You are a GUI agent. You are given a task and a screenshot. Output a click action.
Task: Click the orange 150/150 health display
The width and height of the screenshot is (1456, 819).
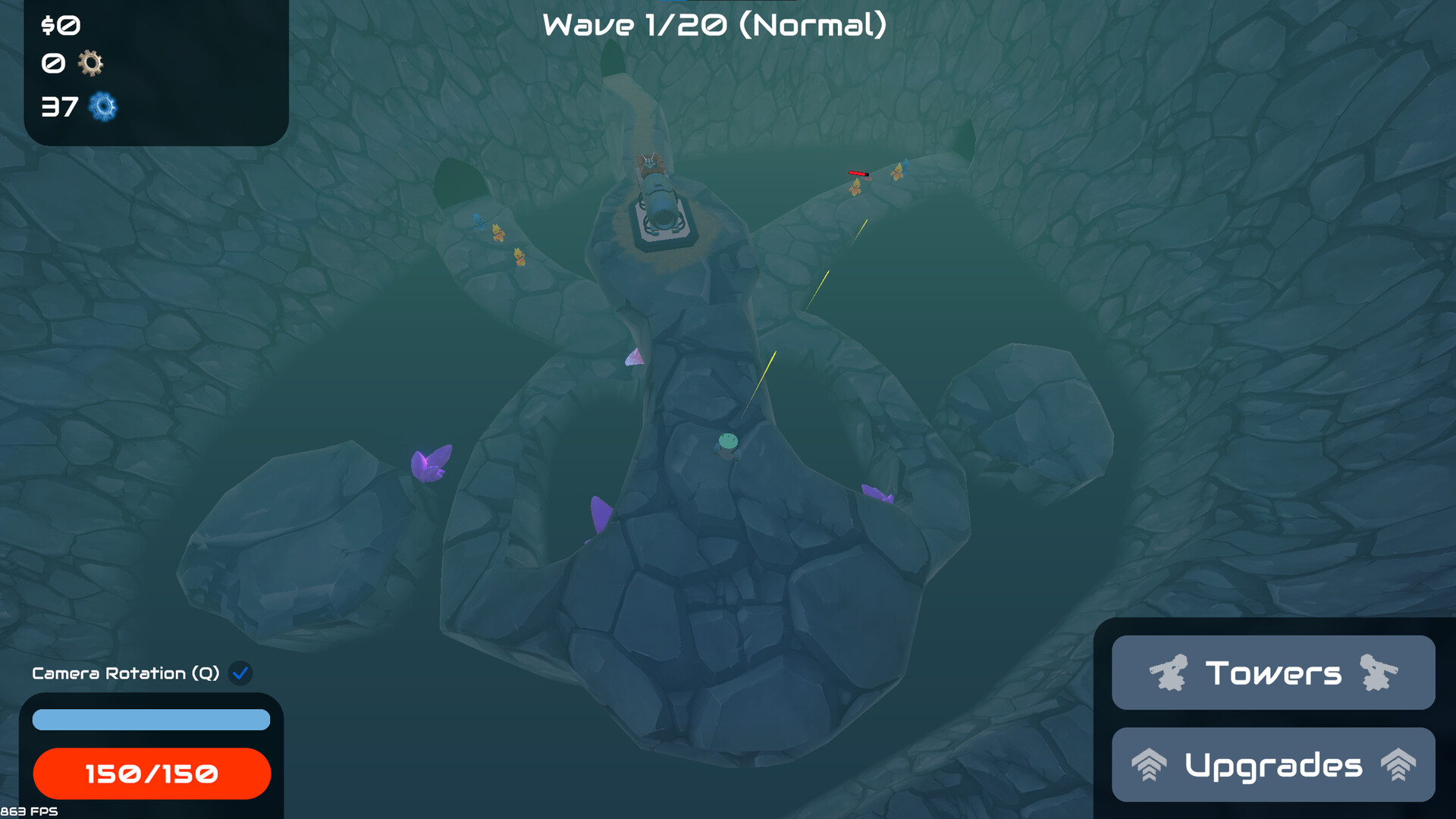[151, 773]
